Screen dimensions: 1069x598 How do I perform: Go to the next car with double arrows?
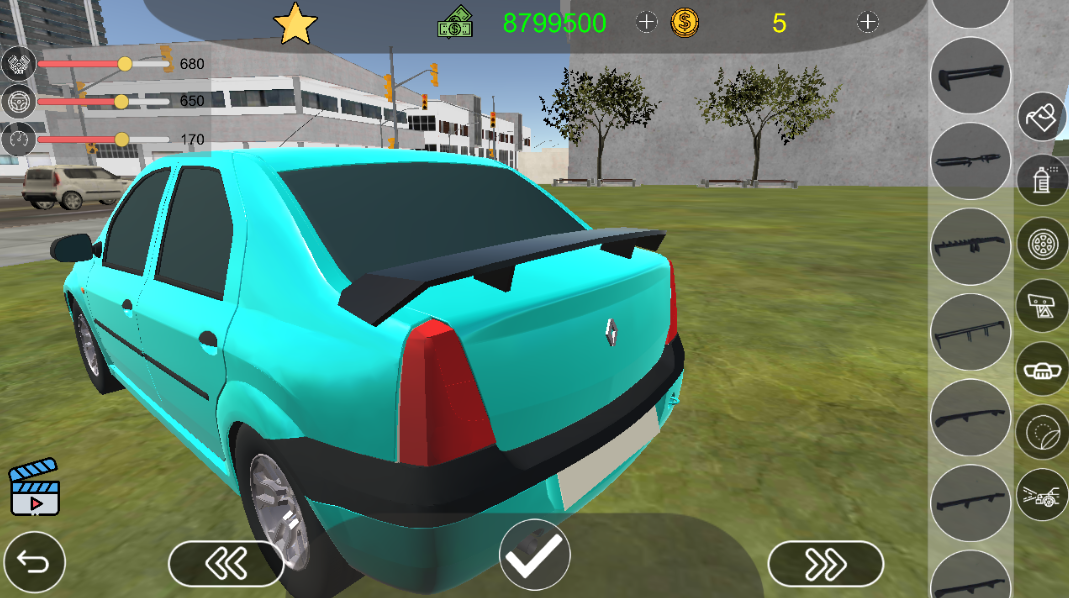click(x=825, y=565)
